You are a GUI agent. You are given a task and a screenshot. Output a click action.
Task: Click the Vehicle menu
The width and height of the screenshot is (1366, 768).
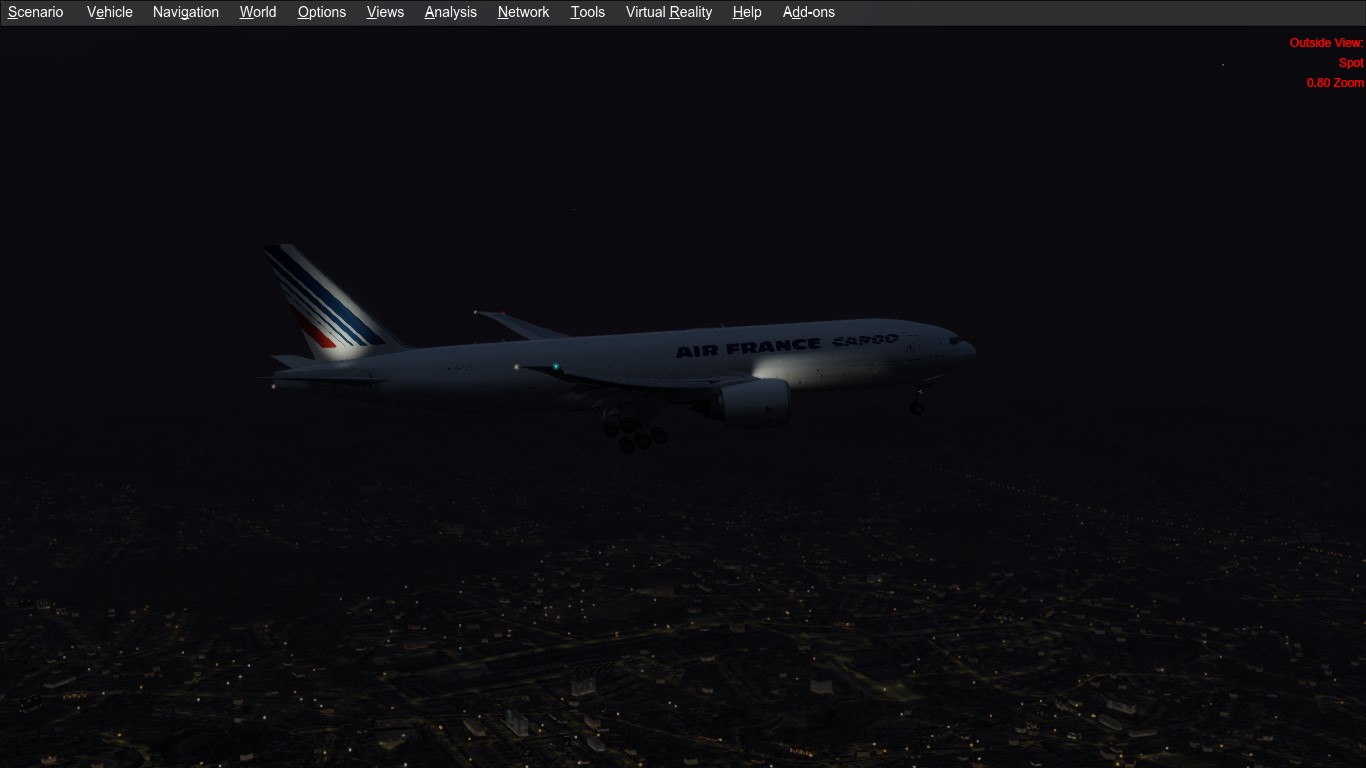tap(110, 12)
